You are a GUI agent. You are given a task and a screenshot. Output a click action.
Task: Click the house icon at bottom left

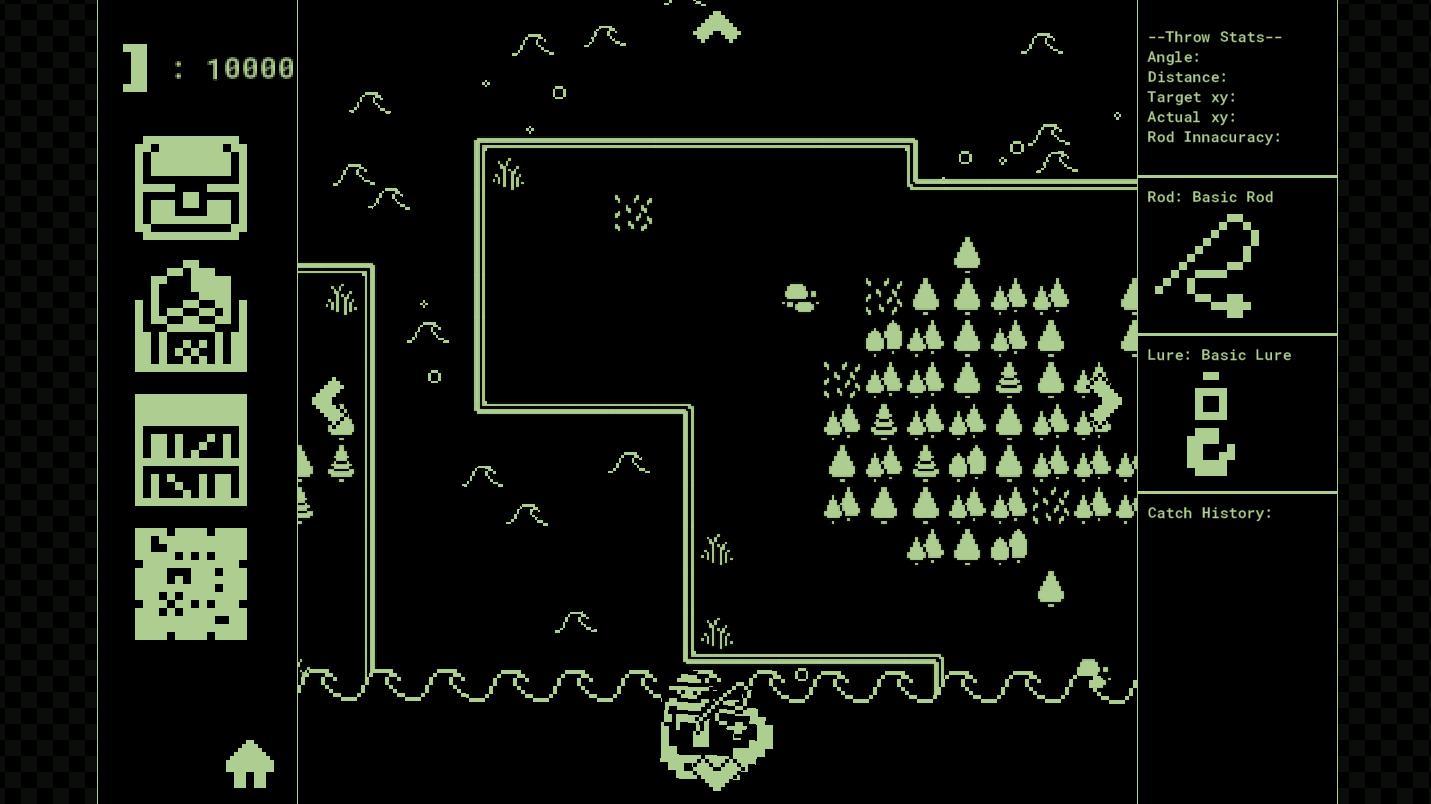coord(249,766)
